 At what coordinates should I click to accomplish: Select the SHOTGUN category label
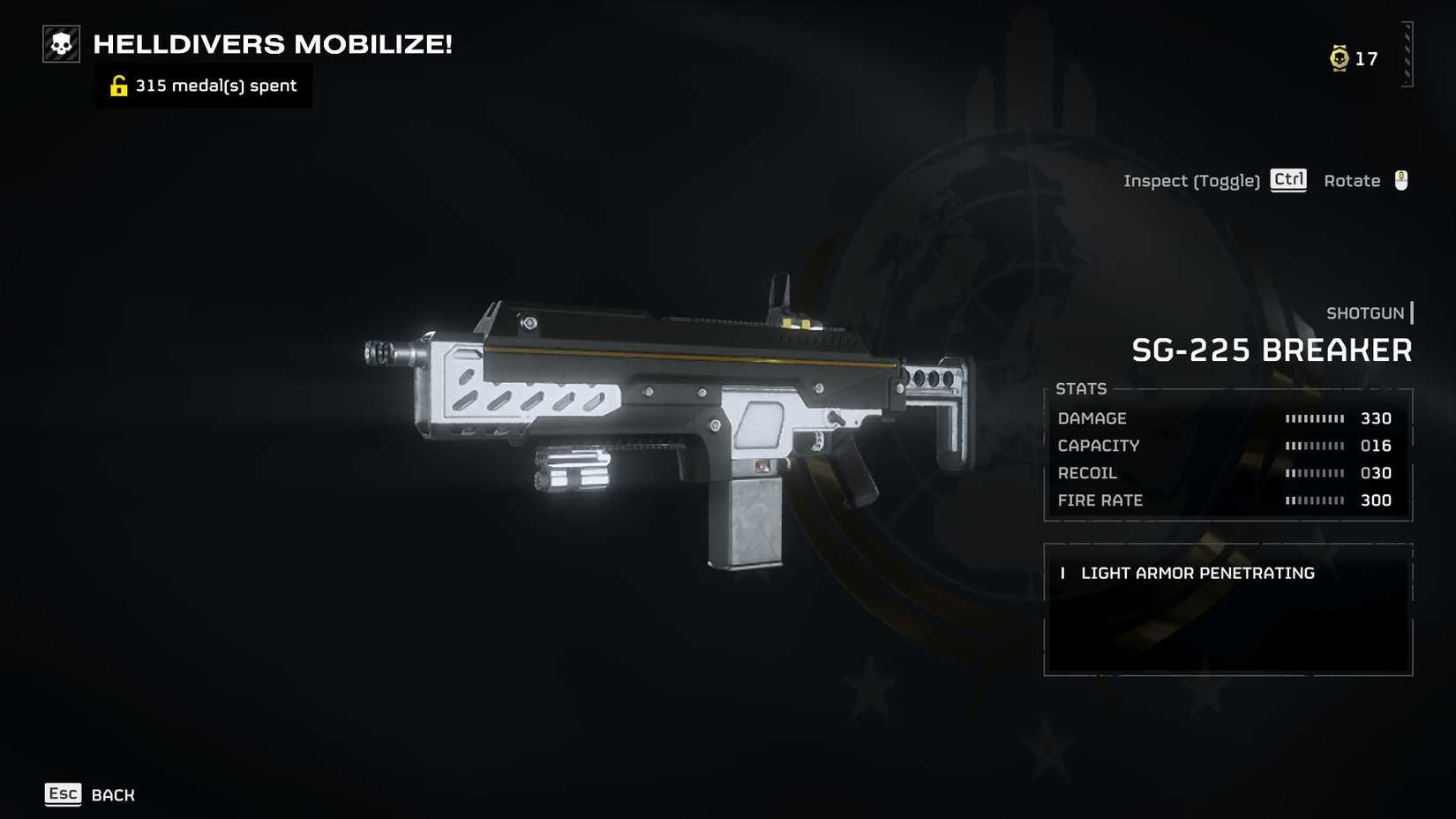click(x=1365, y=313)
